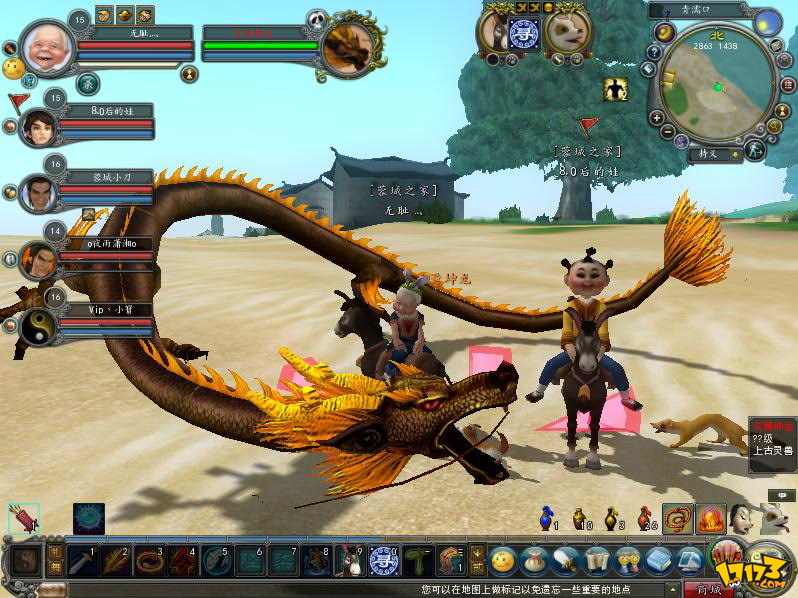The image size is (798, 598).
Task: Toggle the running figure button by minimap
Action: coord(755,150)
